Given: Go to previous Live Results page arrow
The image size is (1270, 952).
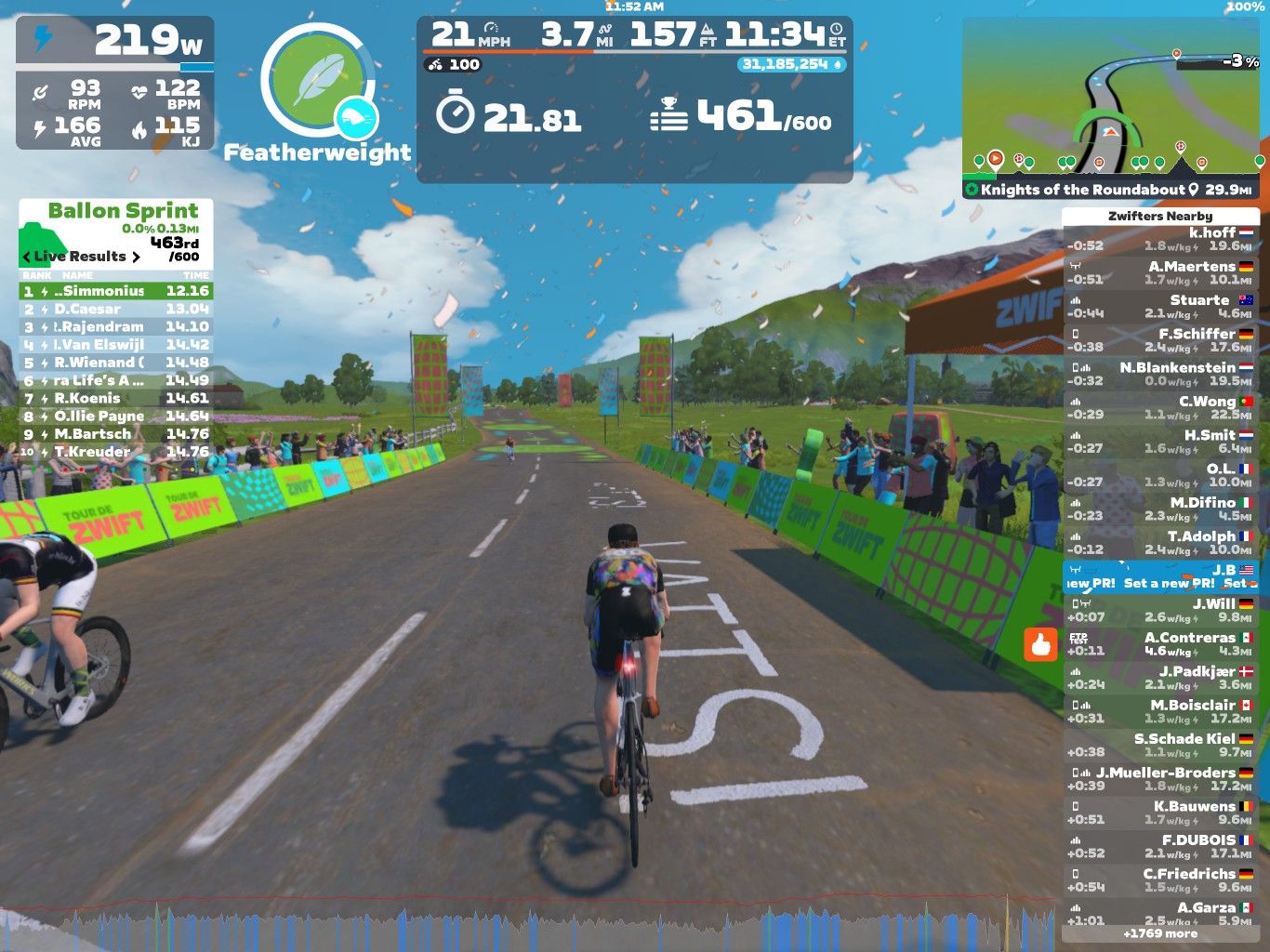Looking at the screenshot, I should pos(26,257).
